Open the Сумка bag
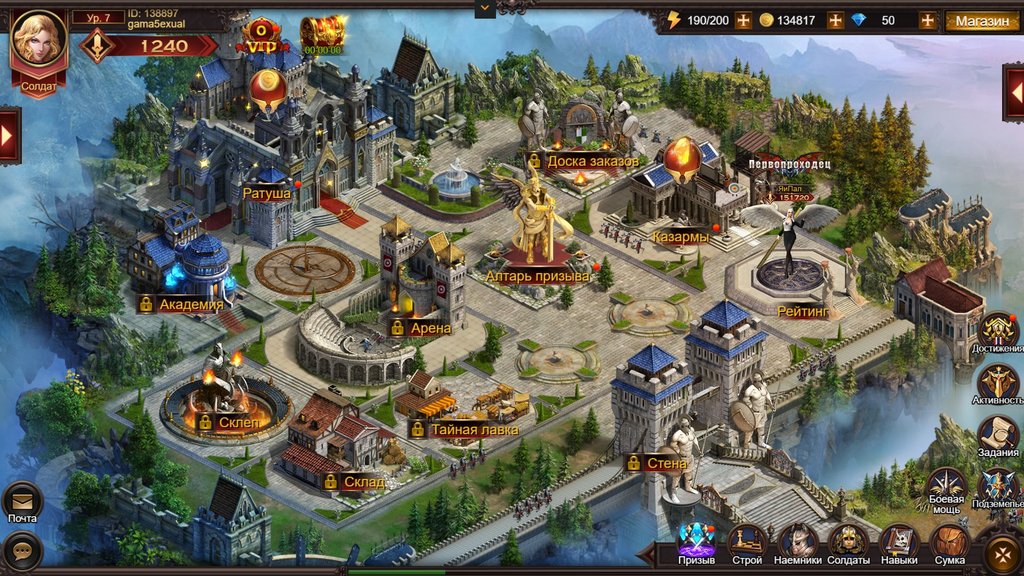1024x576 pixels. pos(949,541)
